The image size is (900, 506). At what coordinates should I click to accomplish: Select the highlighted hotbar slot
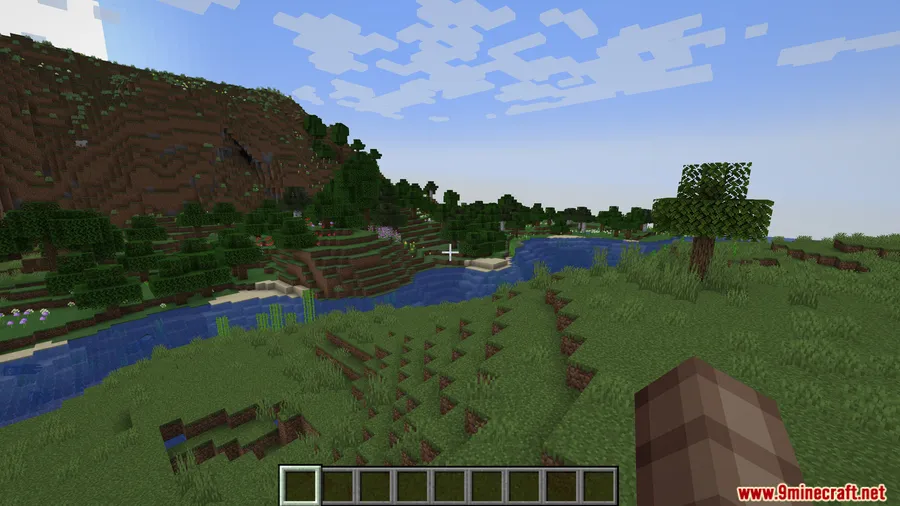click(x=299, y=486)
